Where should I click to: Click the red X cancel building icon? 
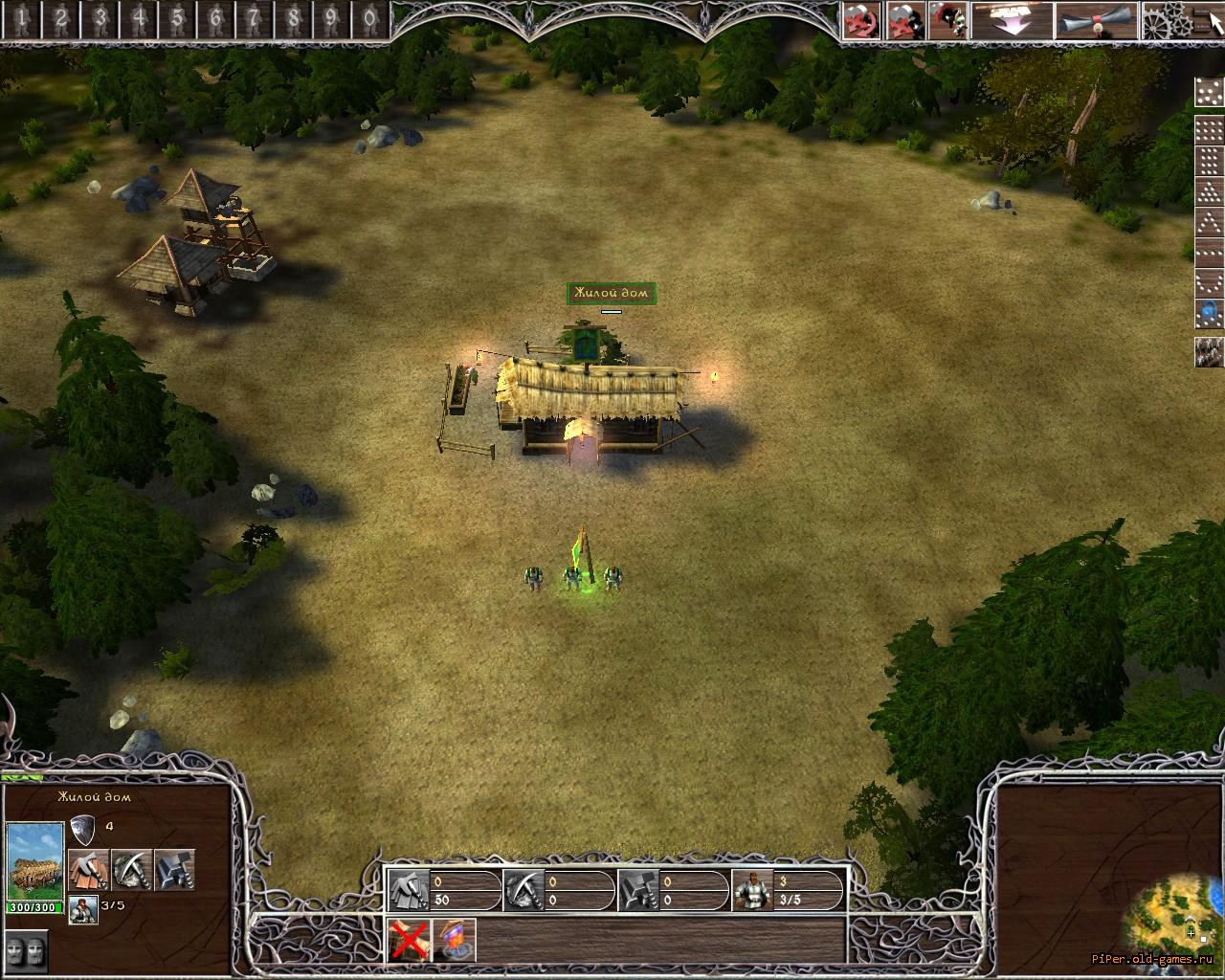(409, 941)
